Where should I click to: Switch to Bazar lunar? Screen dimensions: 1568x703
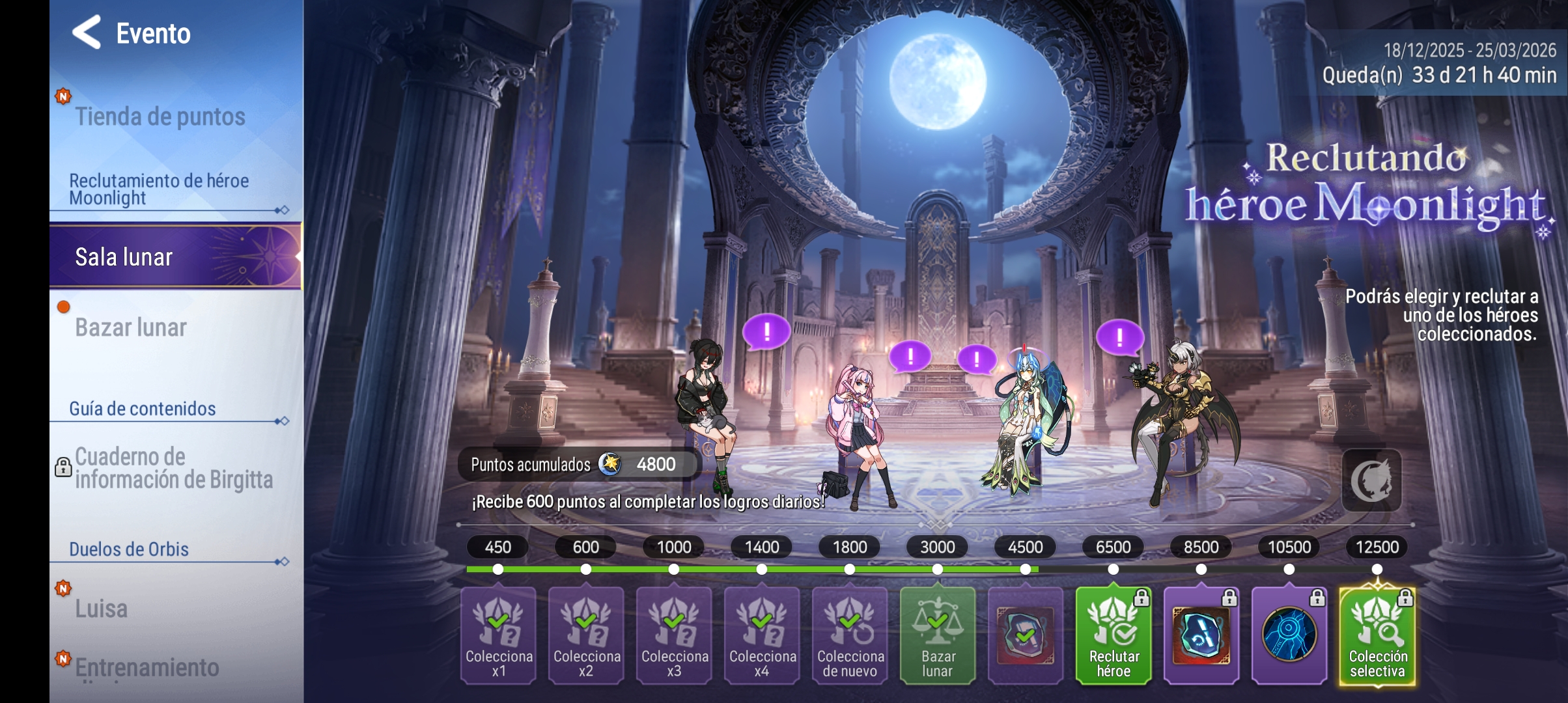click(132, 327)
